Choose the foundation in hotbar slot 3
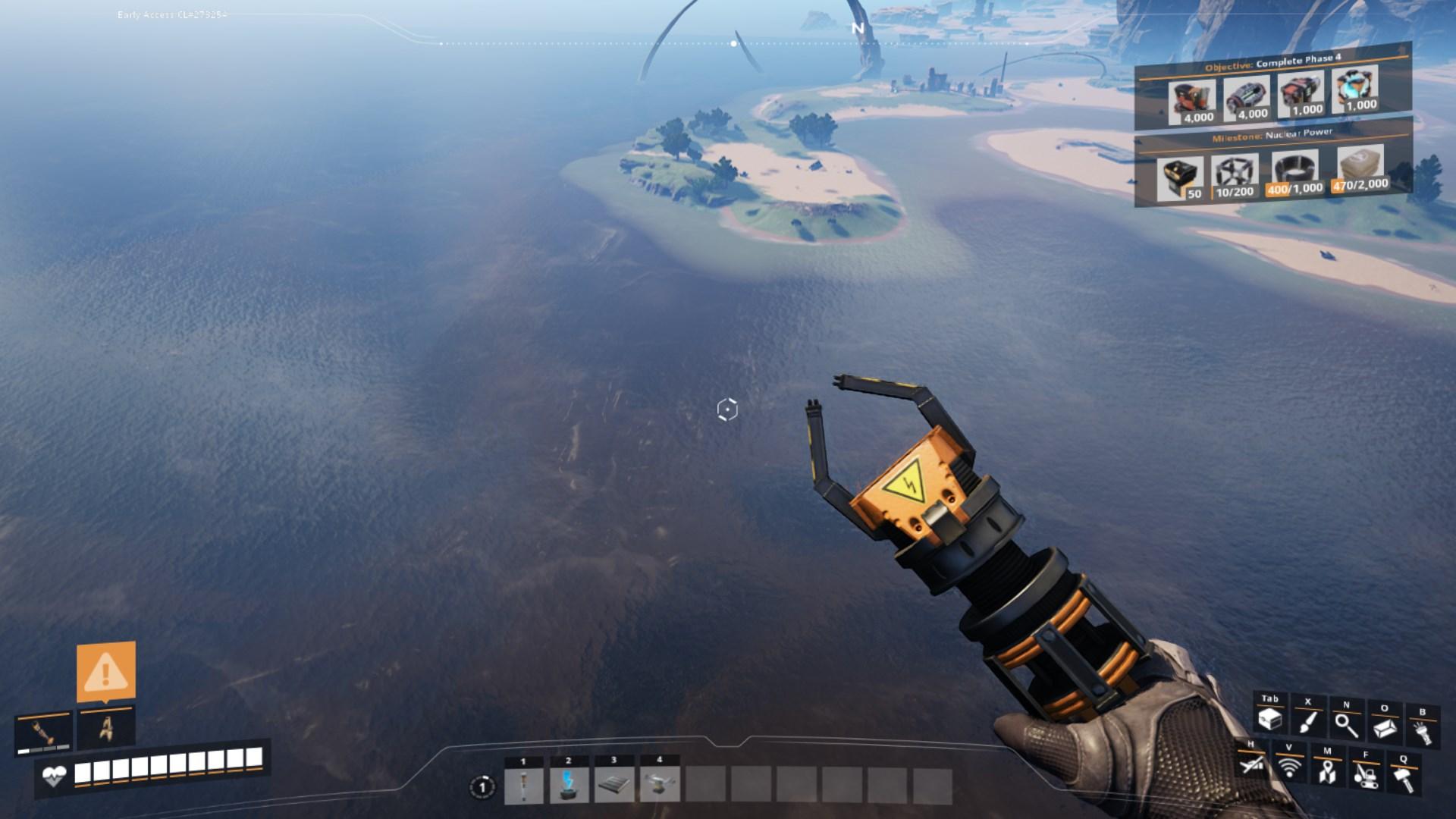Screen dimensions: 1456x819 click(x=614, y=786)
